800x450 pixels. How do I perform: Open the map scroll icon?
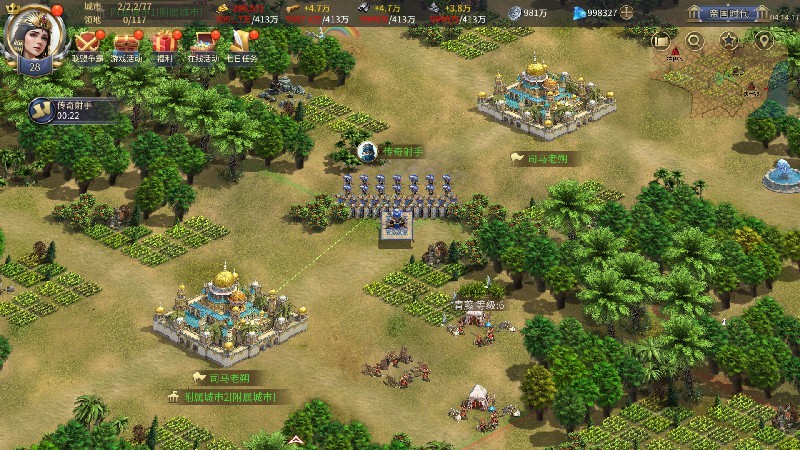660,40
